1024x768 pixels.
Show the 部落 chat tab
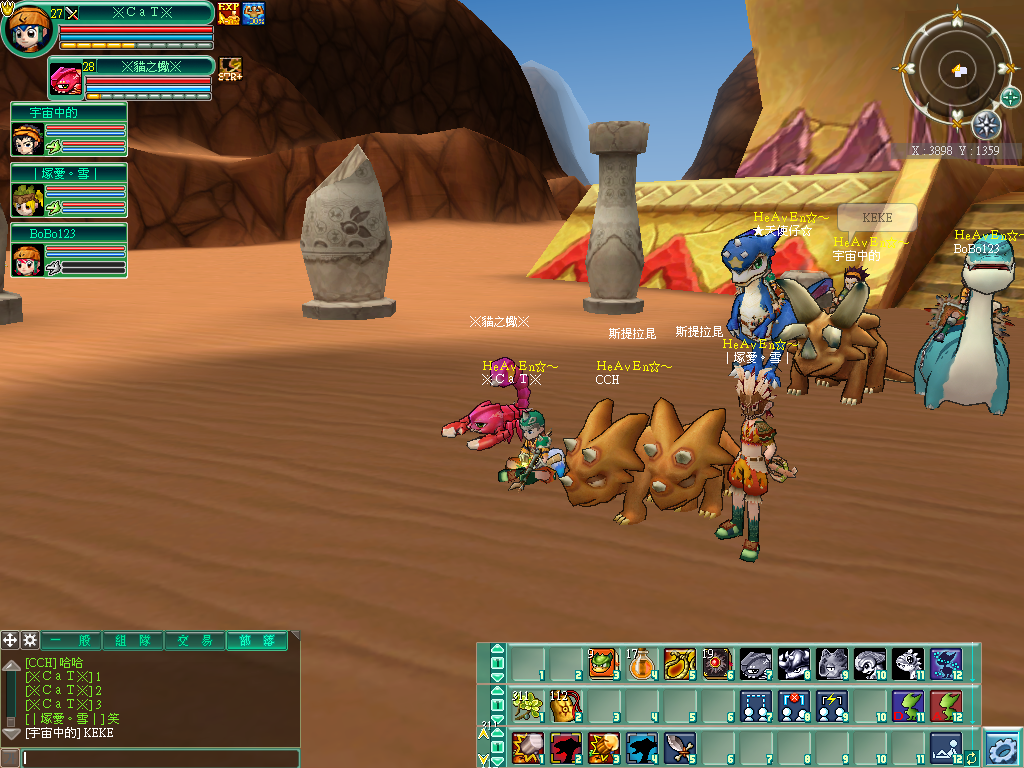[x=256, y=641]
